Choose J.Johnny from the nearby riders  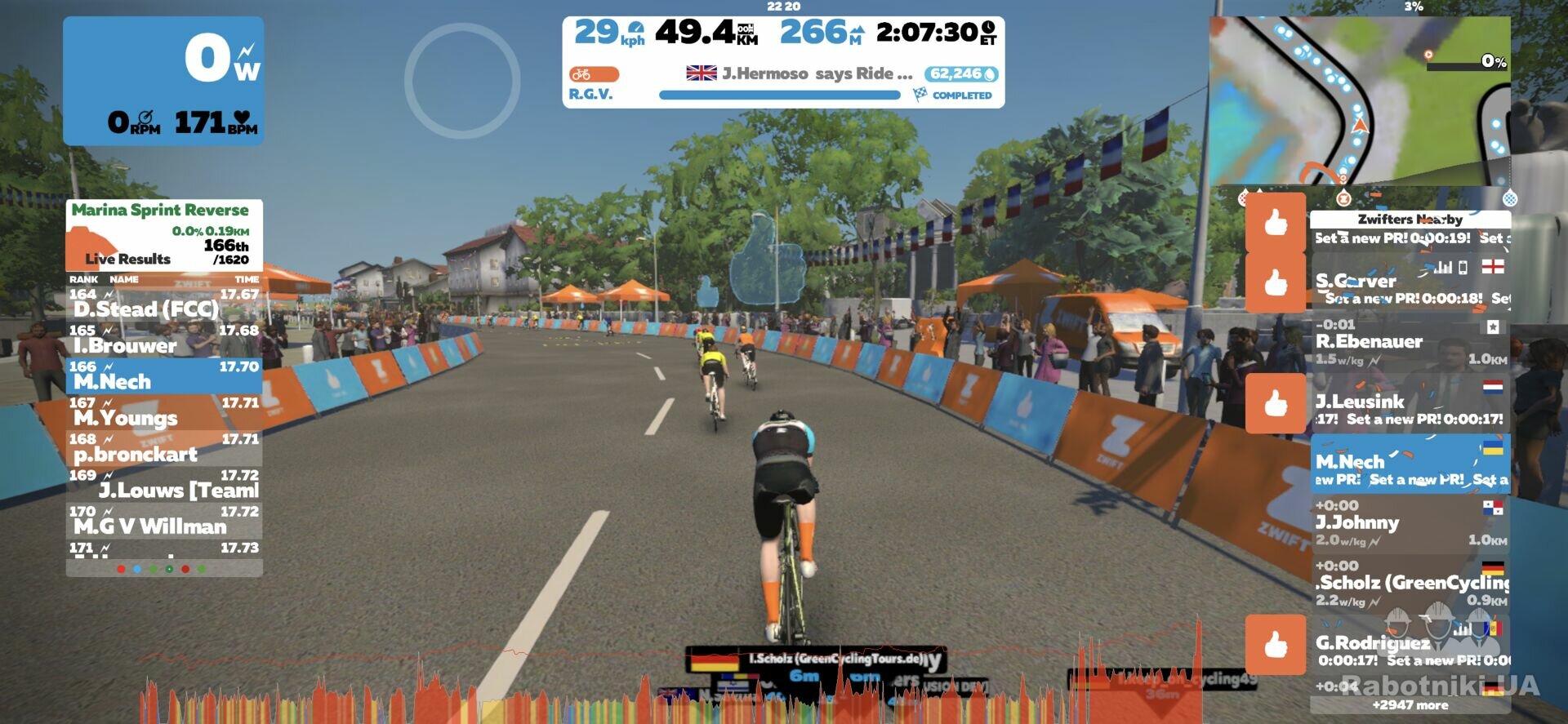(1410, 525)
